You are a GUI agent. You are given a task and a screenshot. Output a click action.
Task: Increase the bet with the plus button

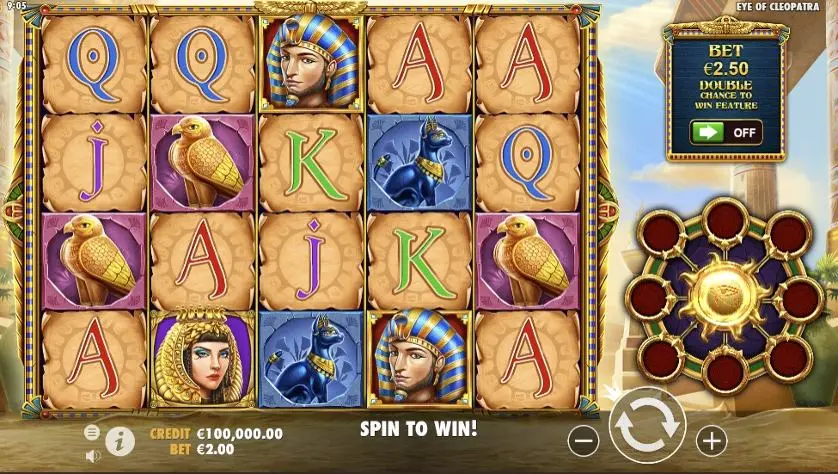pos(711,439)
